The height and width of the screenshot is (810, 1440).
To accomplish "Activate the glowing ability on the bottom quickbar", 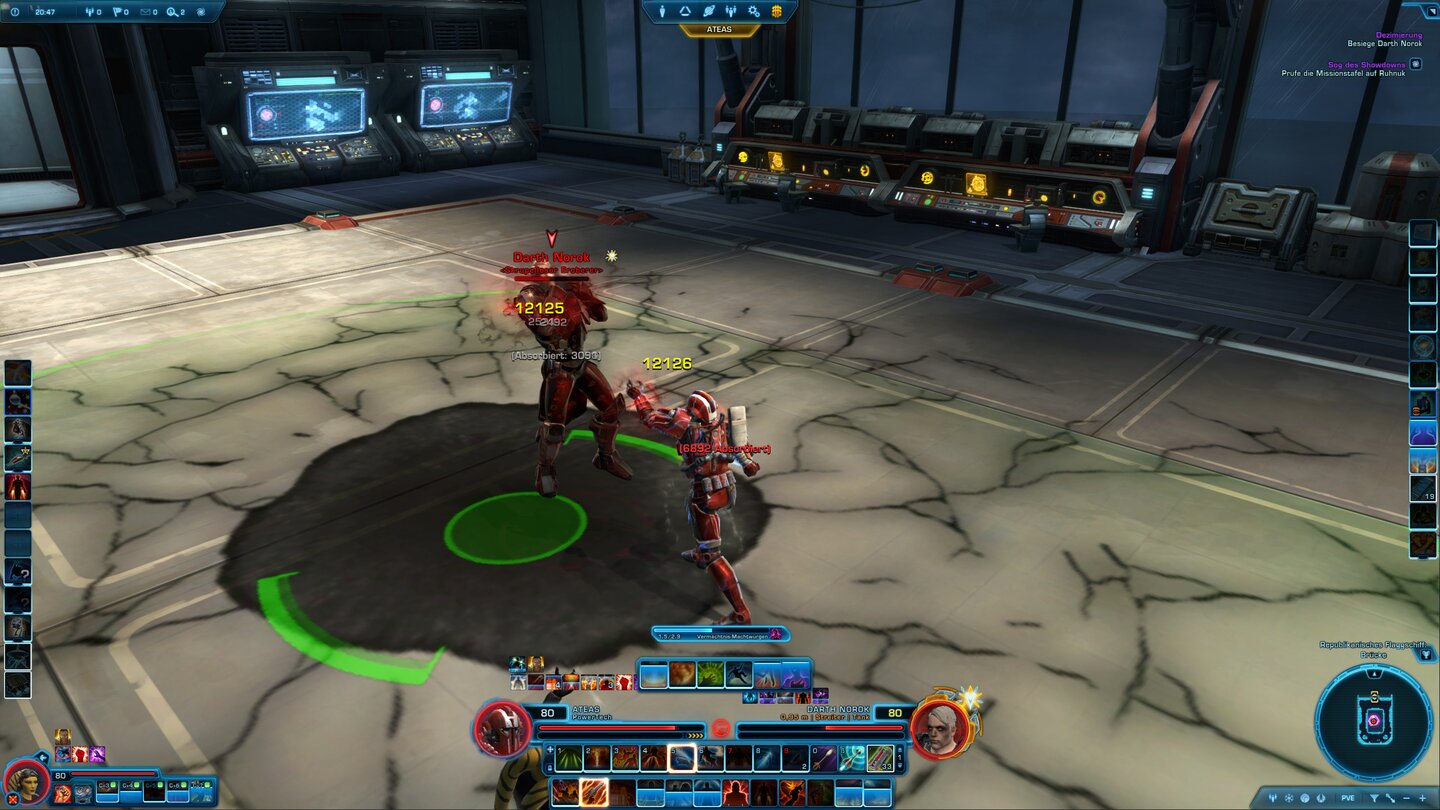I will (593, 791).
